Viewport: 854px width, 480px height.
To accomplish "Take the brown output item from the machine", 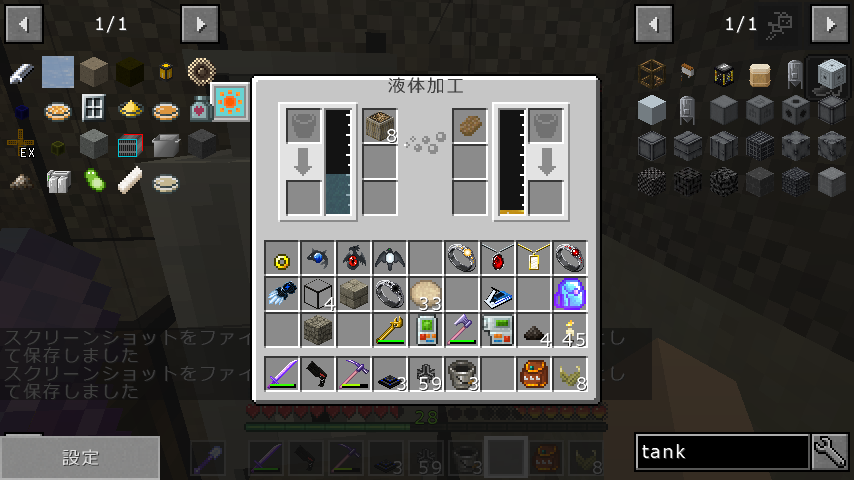I will (x=470, y=126).
